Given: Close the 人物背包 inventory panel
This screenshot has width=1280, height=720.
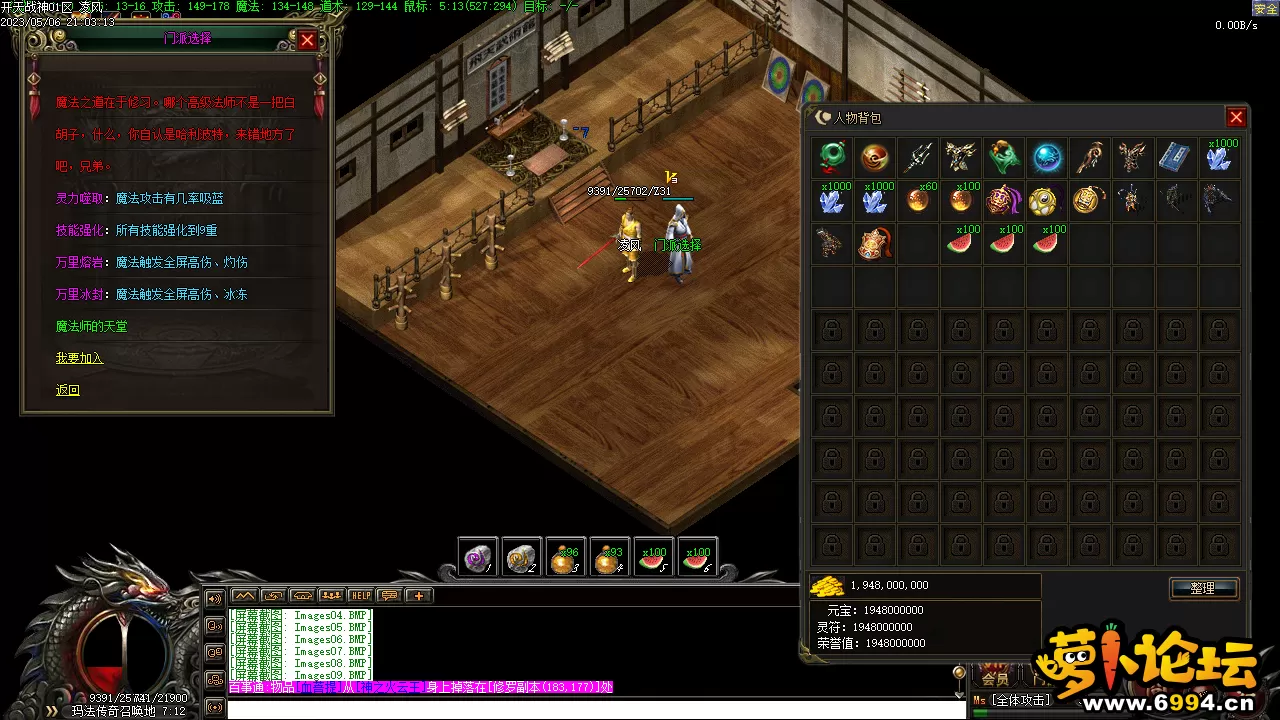Looking at the screenshot, I should pyautogui.click(x=1236, y=117).
